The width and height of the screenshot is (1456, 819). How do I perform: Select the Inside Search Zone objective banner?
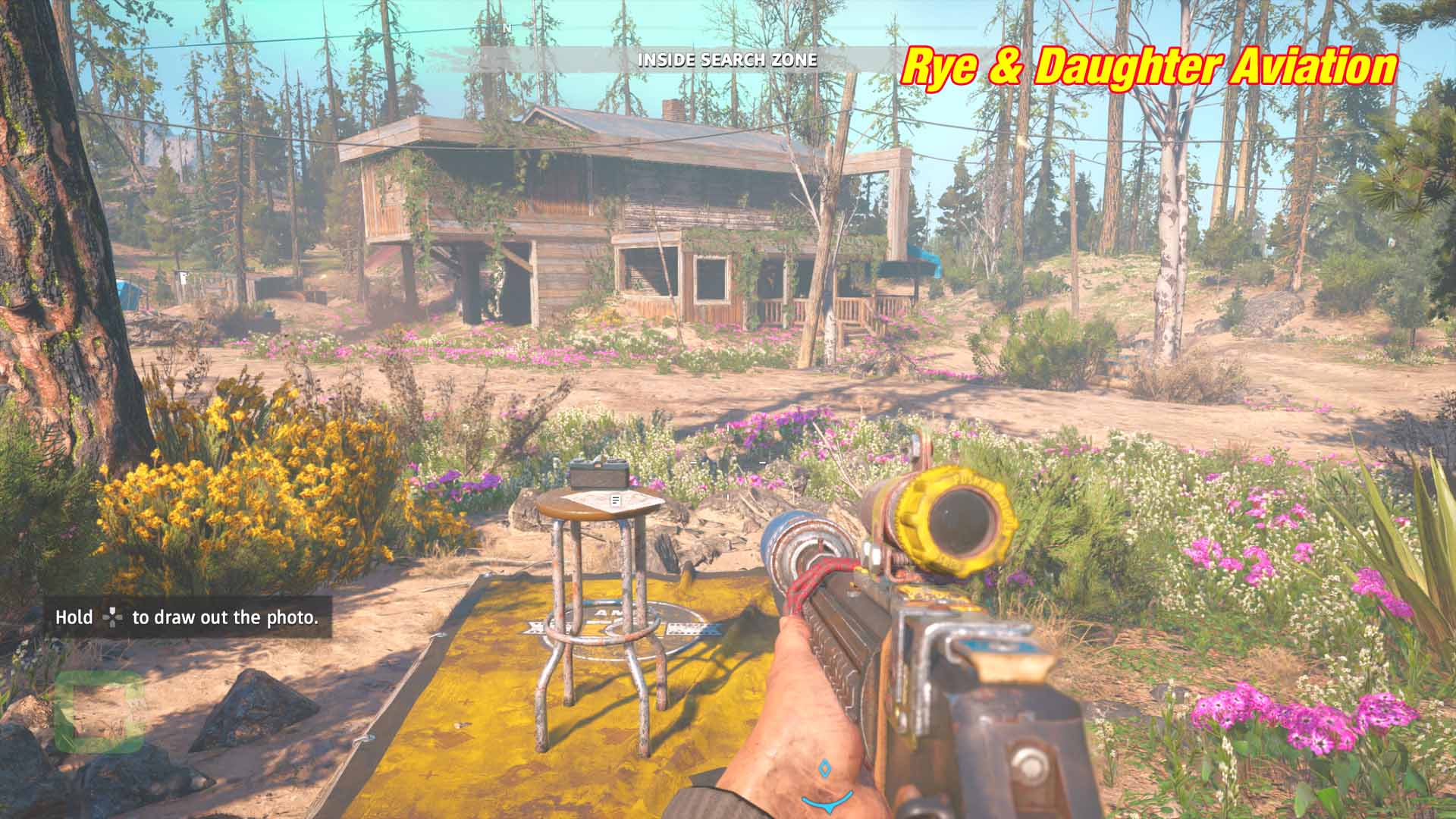pyautogui.click(x=727, y=60)
